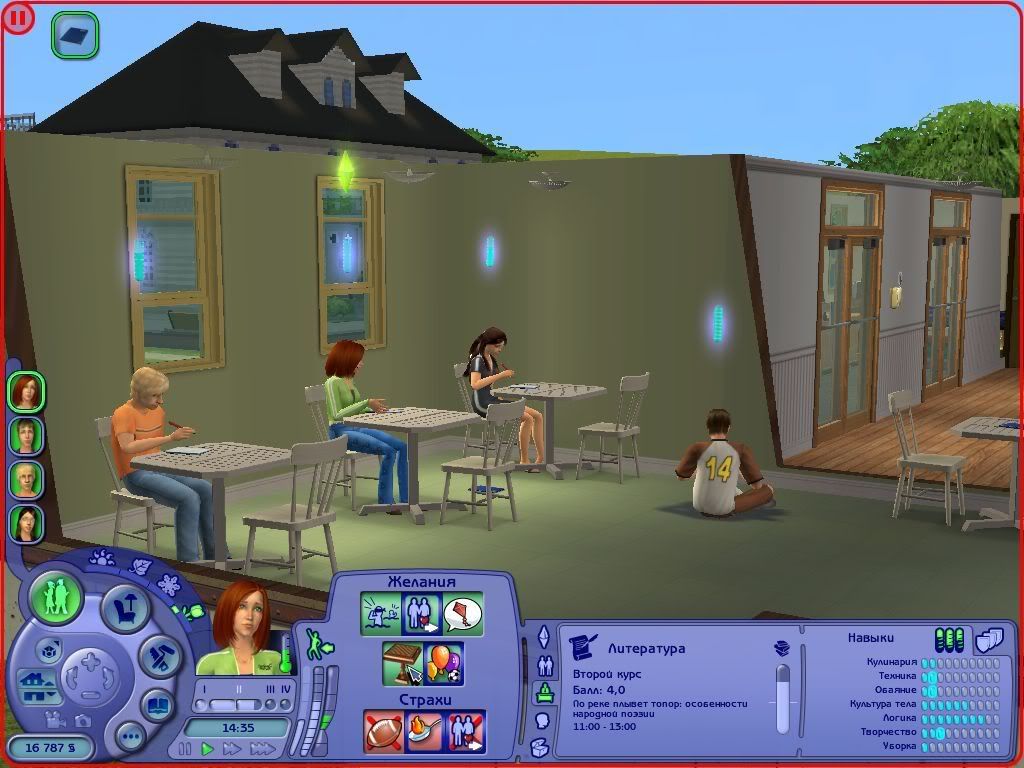1024x768 pixels.
Task: Select the kite conversation wish icon
Action: 463,612
